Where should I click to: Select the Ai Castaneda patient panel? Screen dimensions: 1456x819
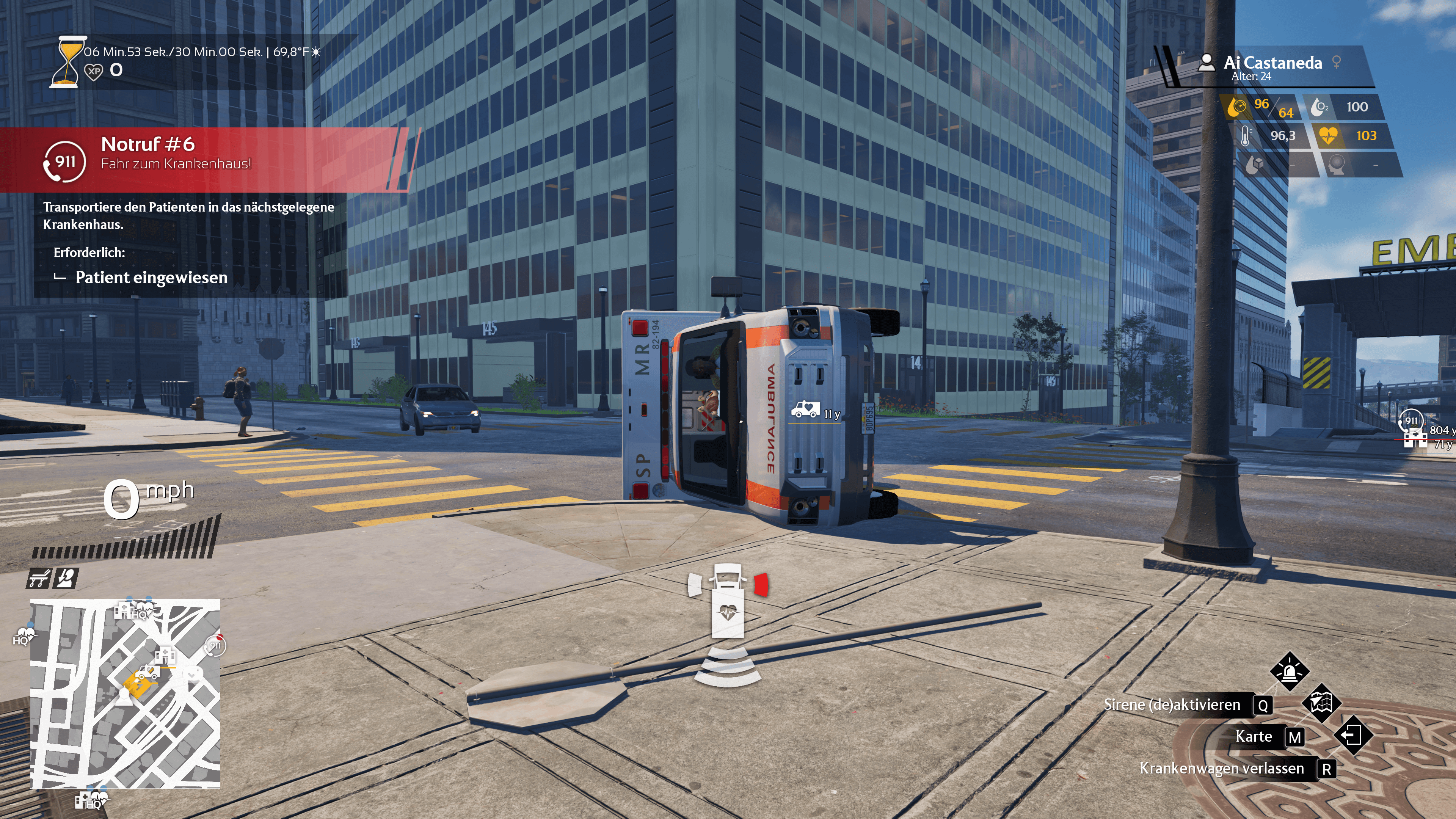point(1272,67)
